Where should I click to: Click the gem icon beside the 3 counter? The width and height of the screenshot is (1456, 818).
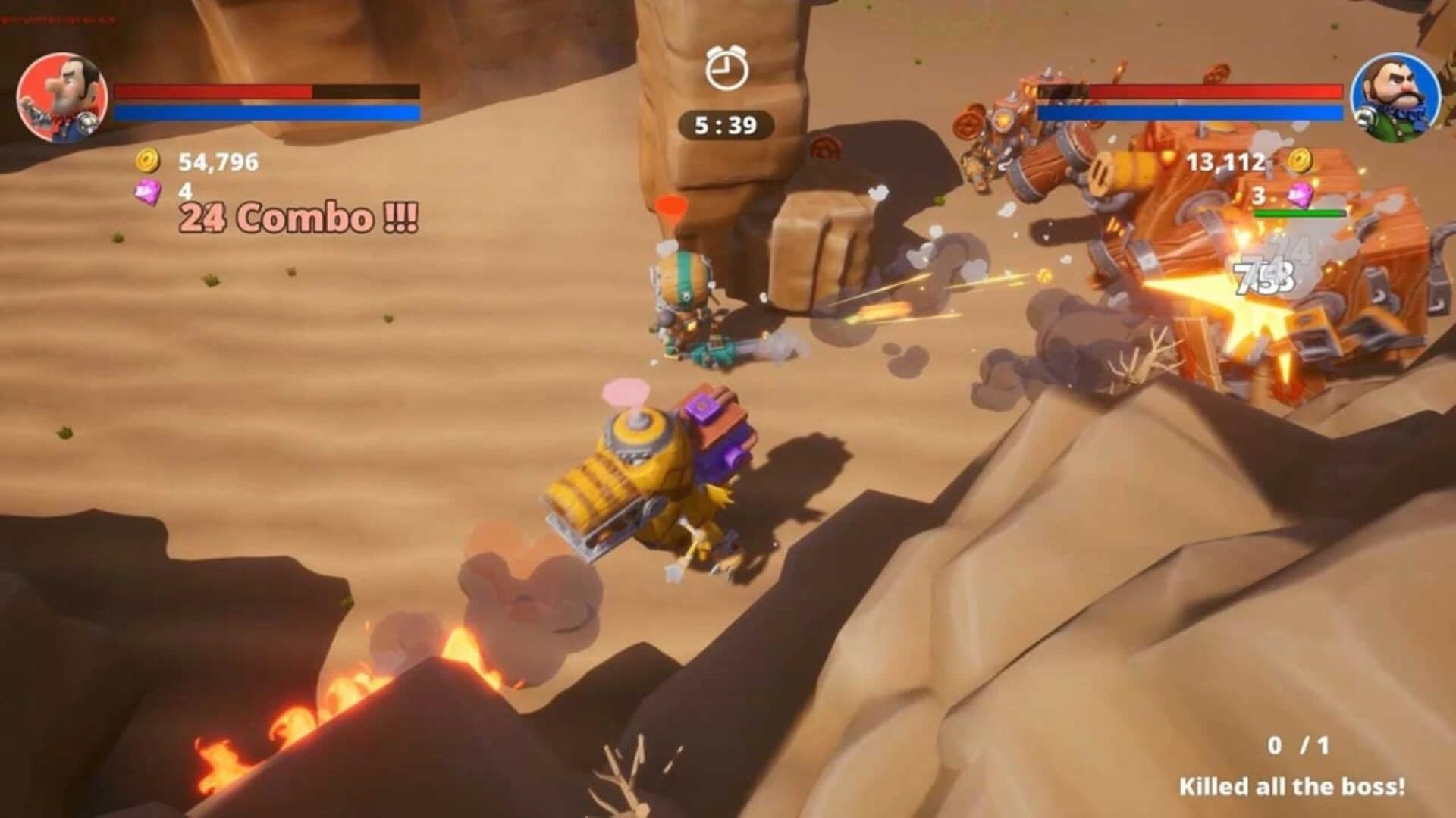(x=1301, y=196)
